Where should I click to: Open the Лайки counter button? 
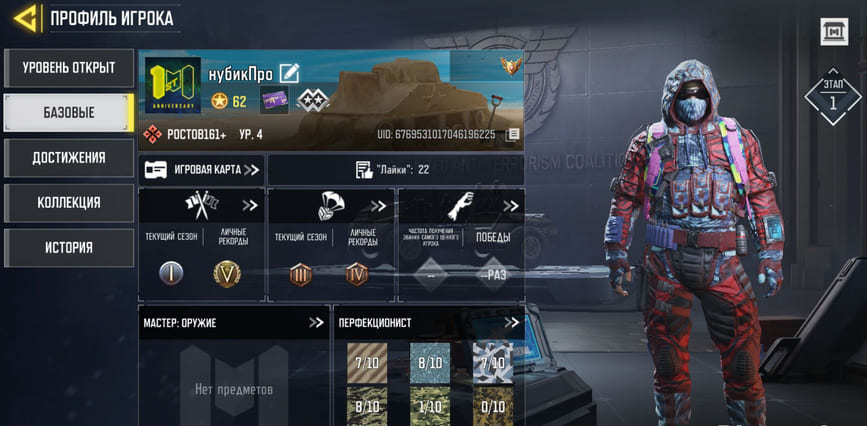(x=395, y=170)
